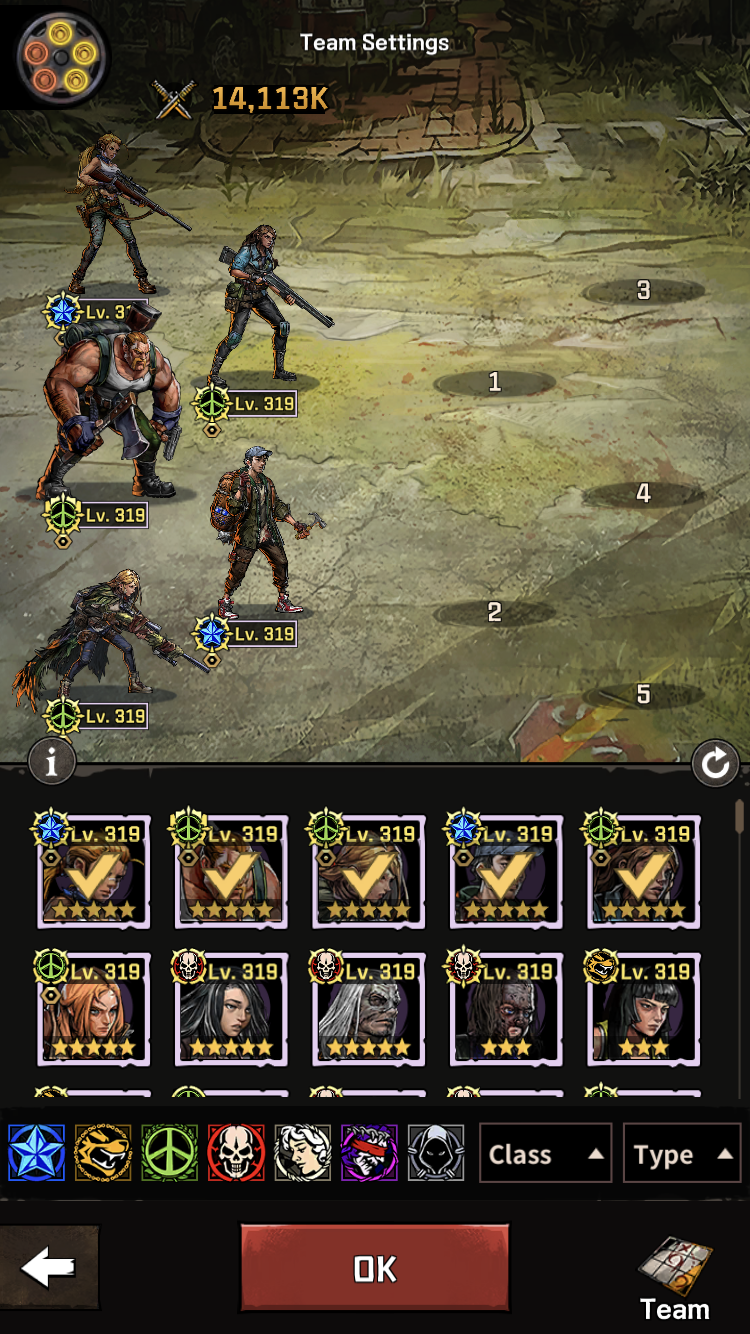Show team info via the i button
Viewport: 750px width, 1334px height.
coord(52,763)
